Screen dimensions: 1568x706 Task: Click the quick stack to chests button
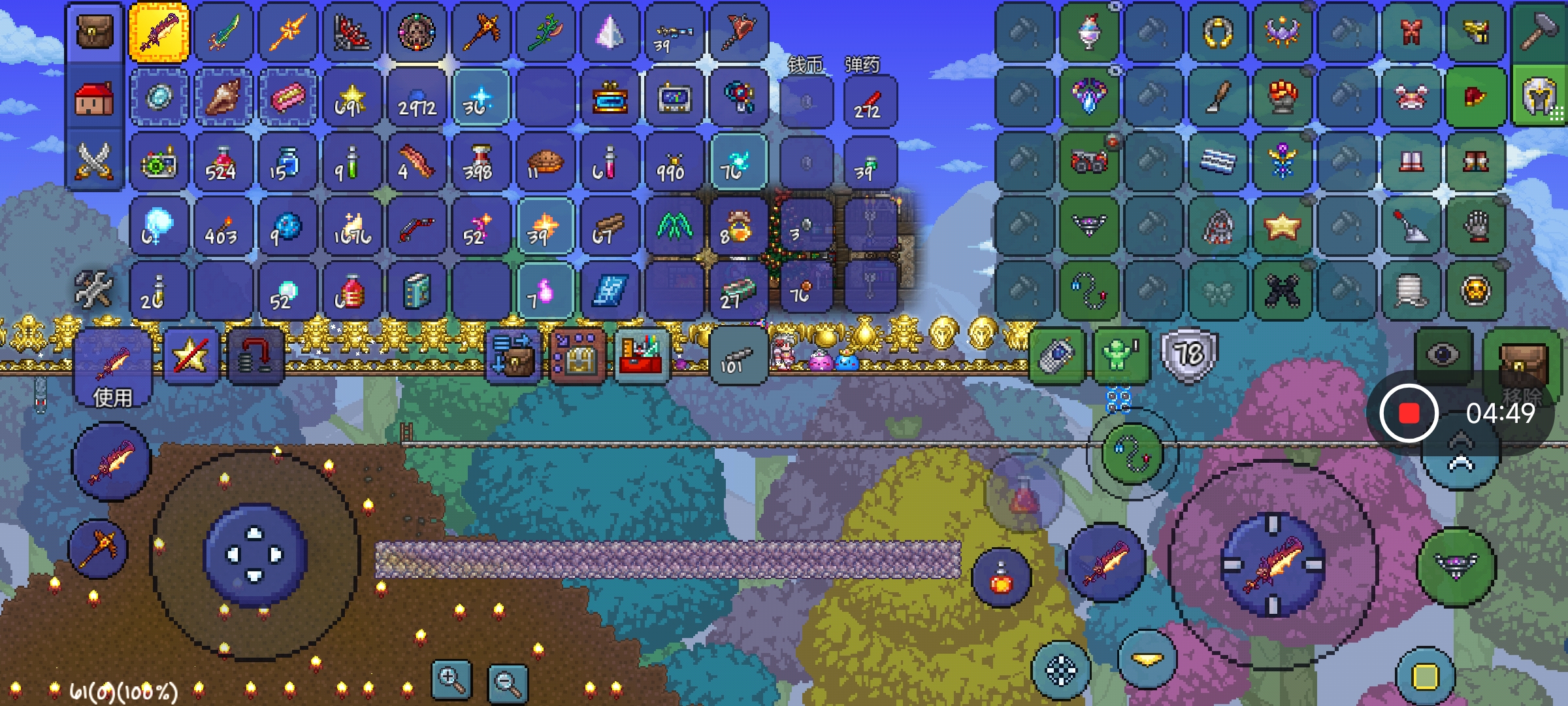(x=513, y=356)
